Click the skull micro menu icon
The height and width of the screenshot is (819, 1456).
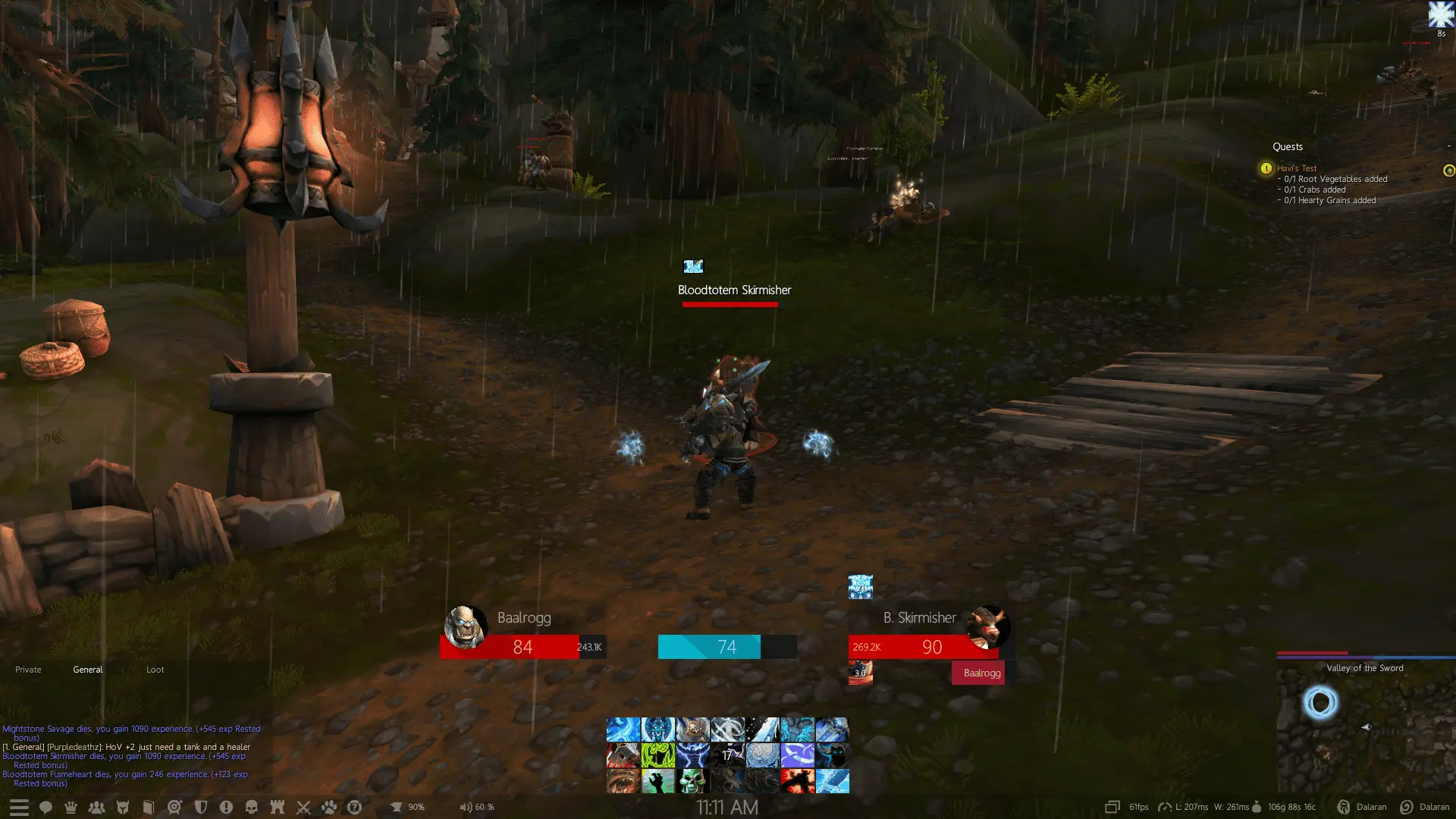(x=251, y=806)
